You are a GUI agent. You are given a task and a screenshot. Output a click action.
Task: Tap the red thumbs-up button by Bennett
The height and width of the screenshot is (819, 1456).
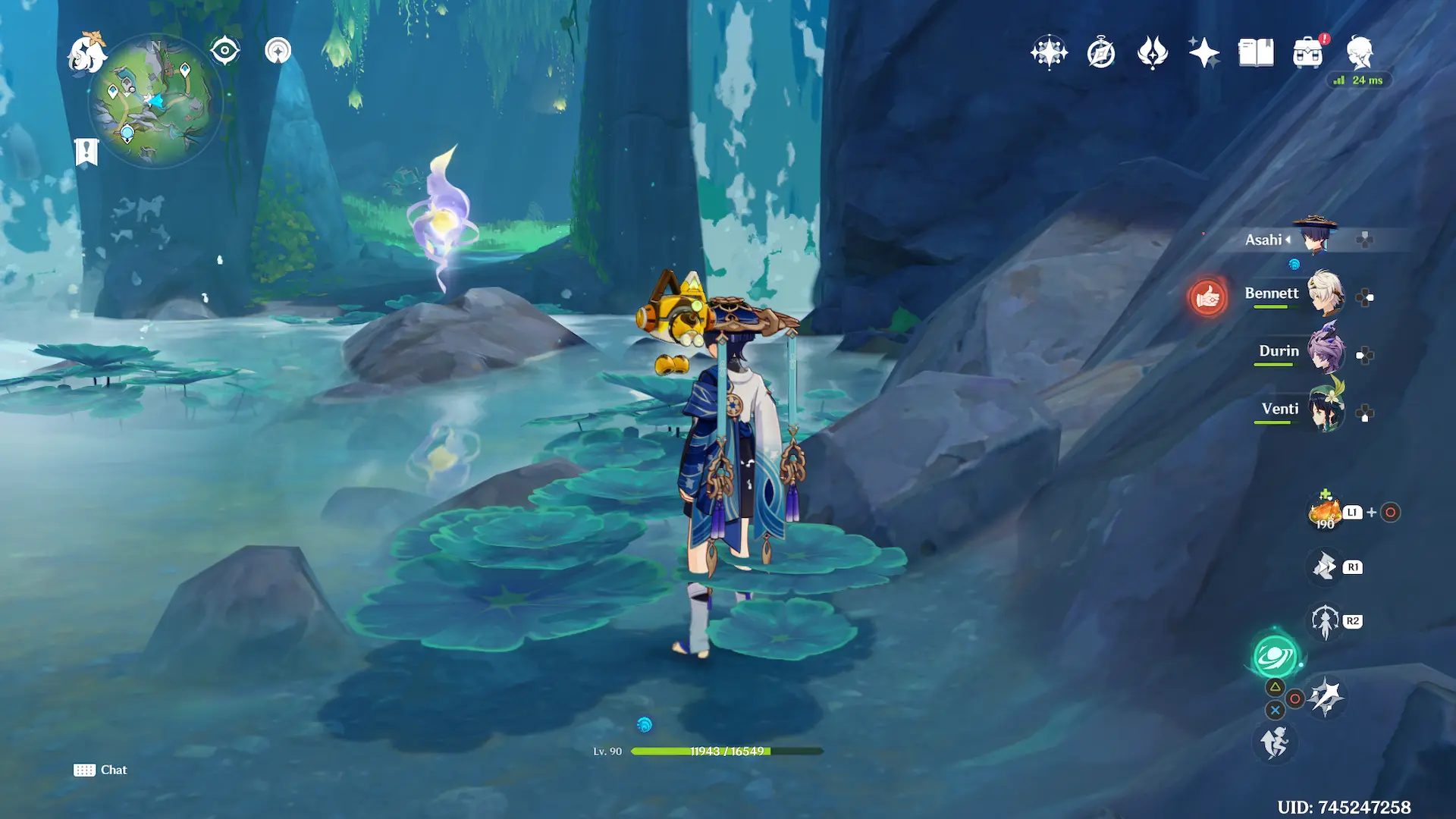click(x=1207, y=297)
